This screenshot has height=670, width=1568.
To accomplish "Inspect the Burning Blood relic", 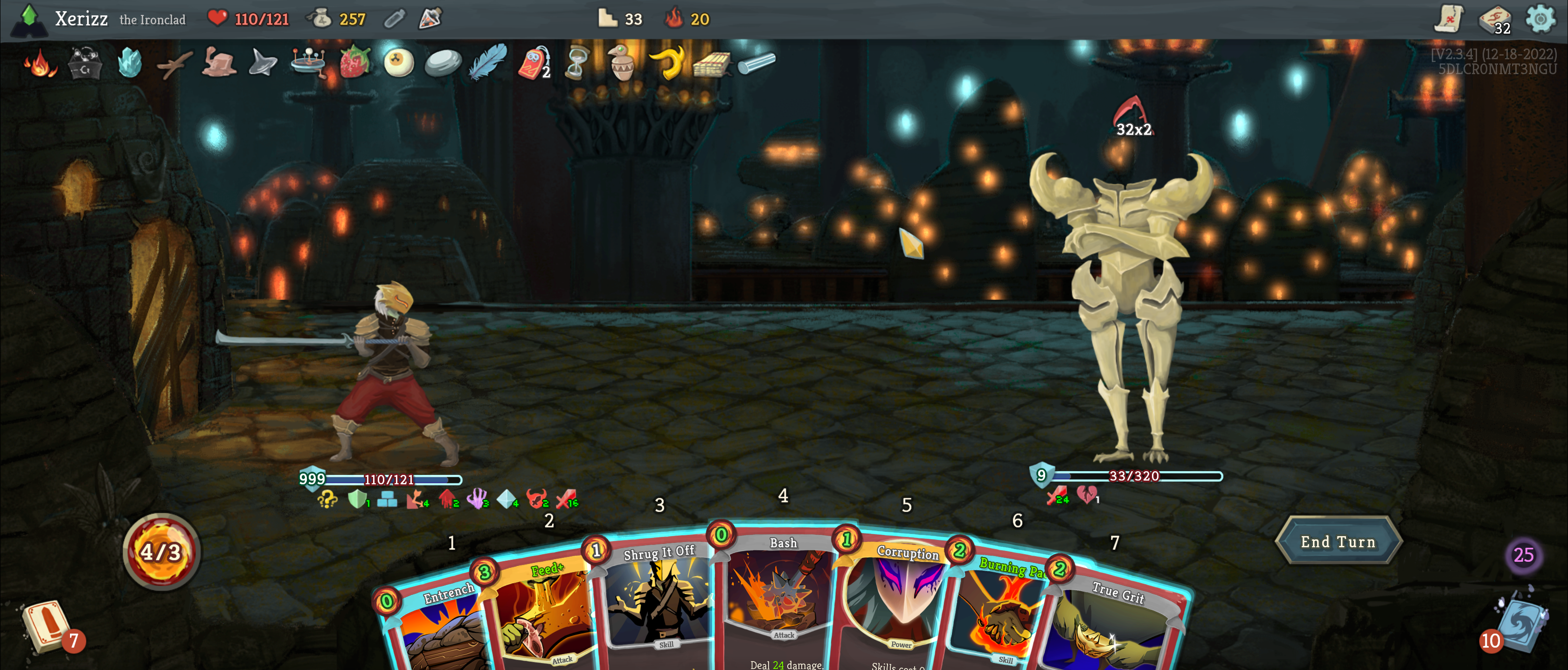I will point(40,63).
